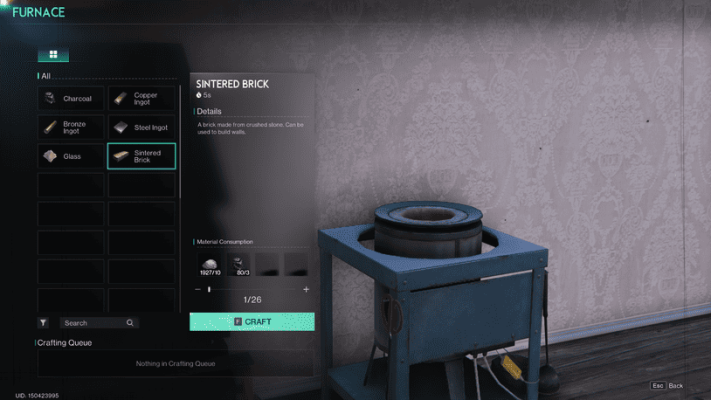This screenshot has width=711, height=400.
Task: Choose the Copper Ingot recipe
Action: 142,99
